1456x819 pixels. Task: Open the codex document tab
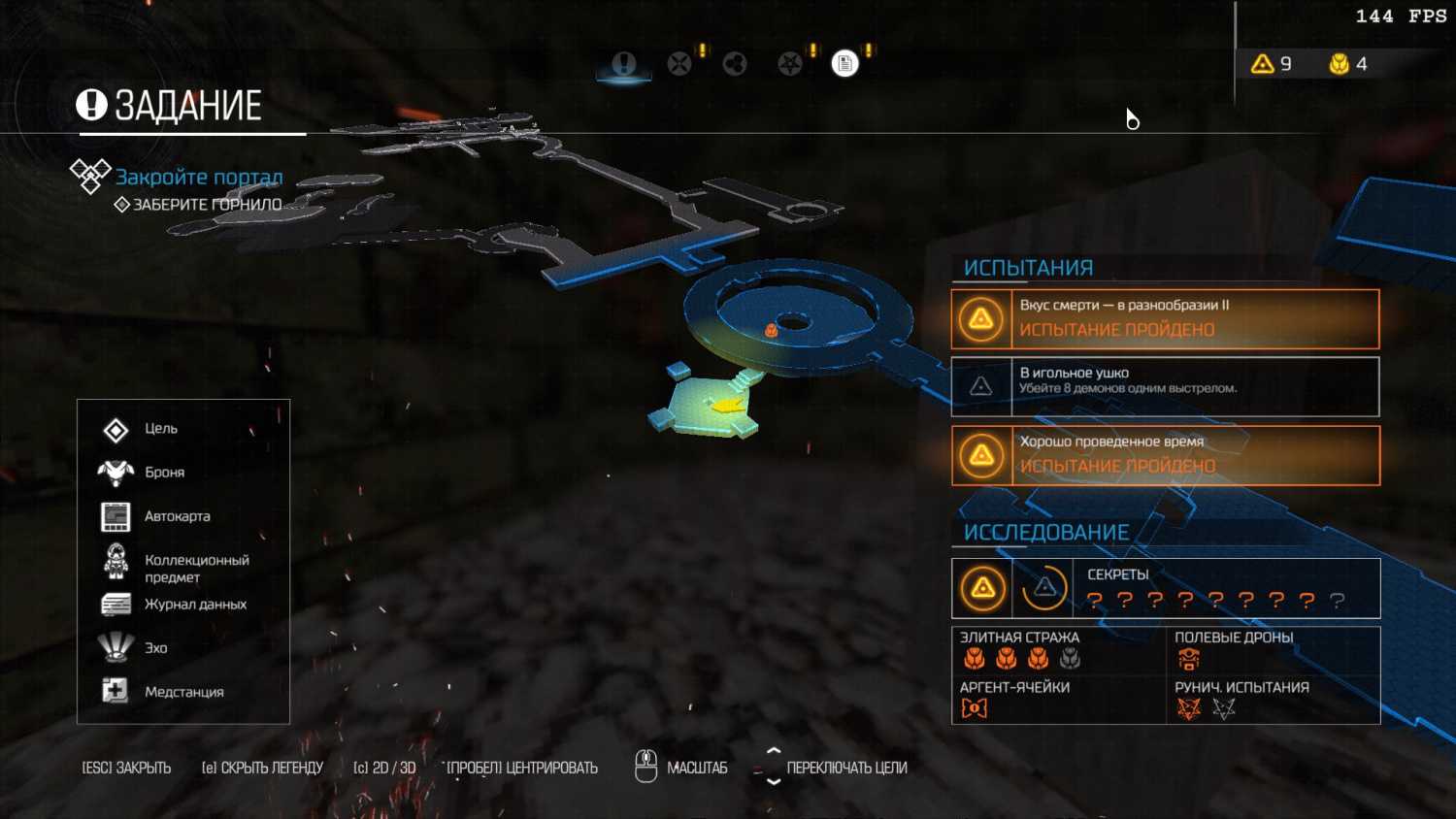tap(845, 64)
